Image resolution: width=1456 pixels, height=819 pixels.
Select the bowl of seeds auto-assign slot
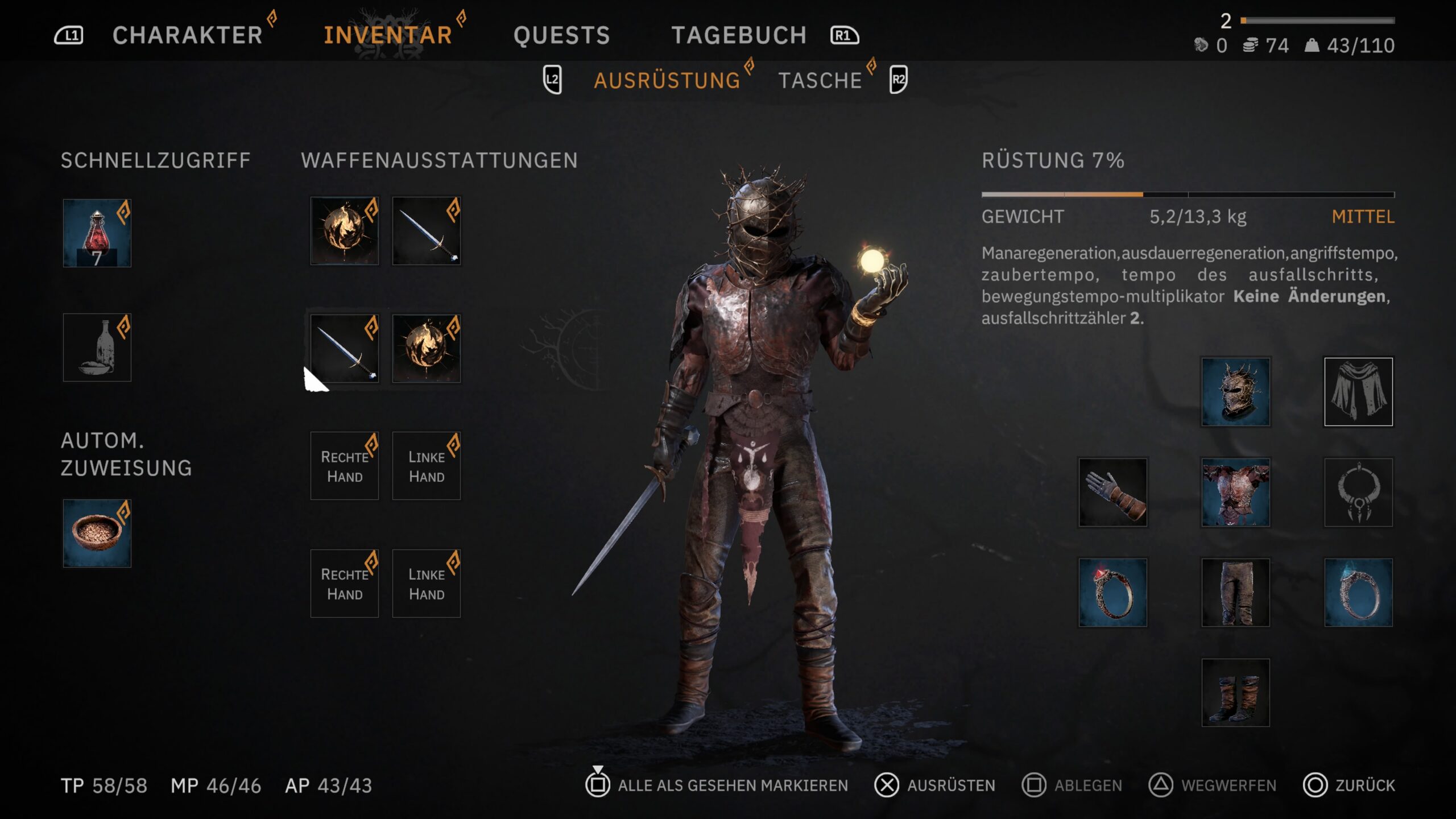click(x=97, y=533)
